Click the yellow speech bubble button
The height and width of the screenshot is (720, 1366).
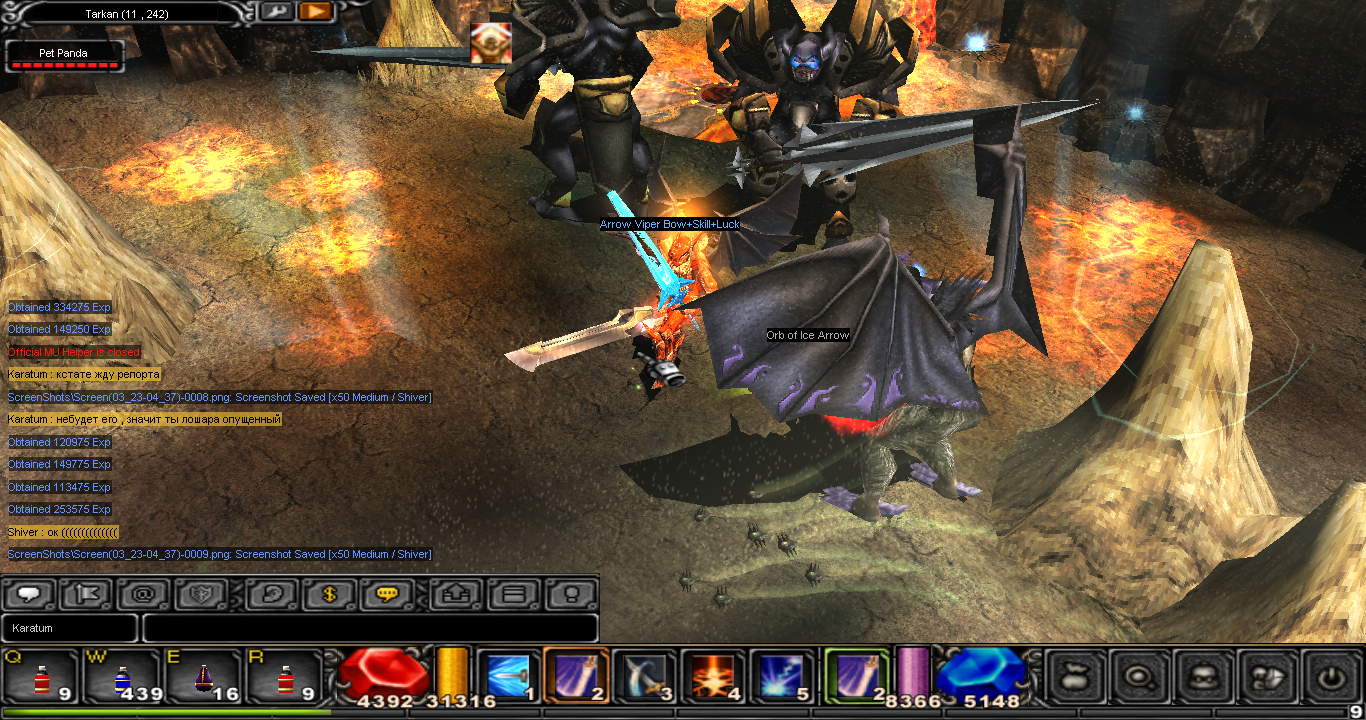coord(388,594)
